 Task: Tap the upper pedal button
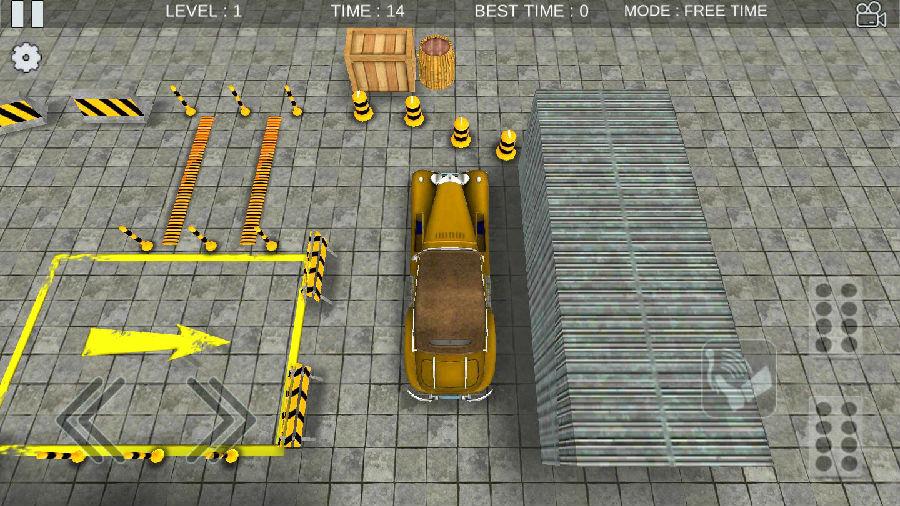(x=836, y=318)
